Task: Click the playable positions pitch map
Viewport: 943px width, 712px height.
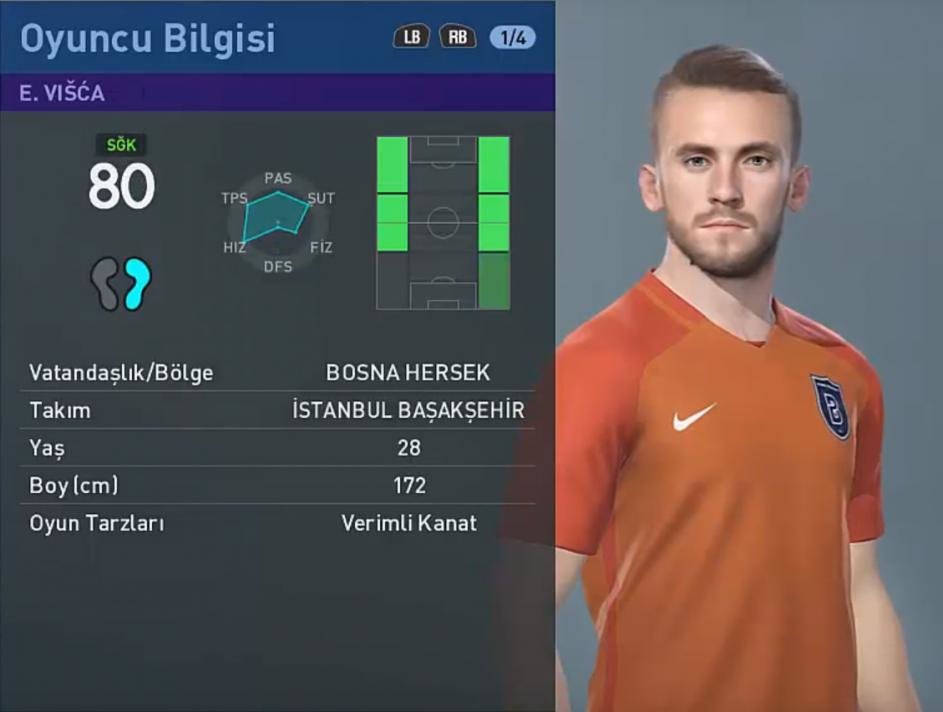Action: tap(443, 222)
